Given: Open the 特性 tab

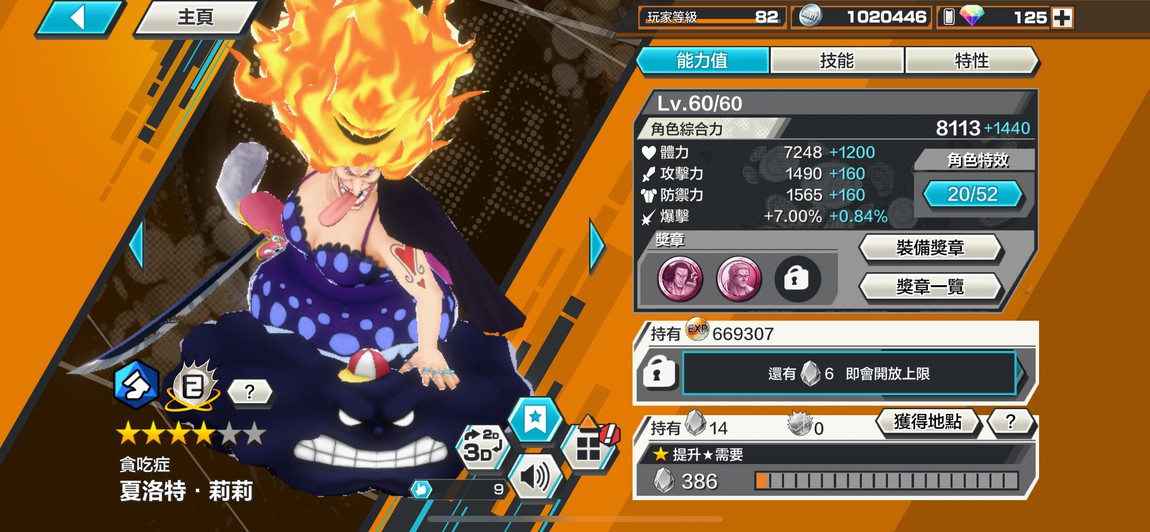Looking at the screenshot, I should 971,61.
